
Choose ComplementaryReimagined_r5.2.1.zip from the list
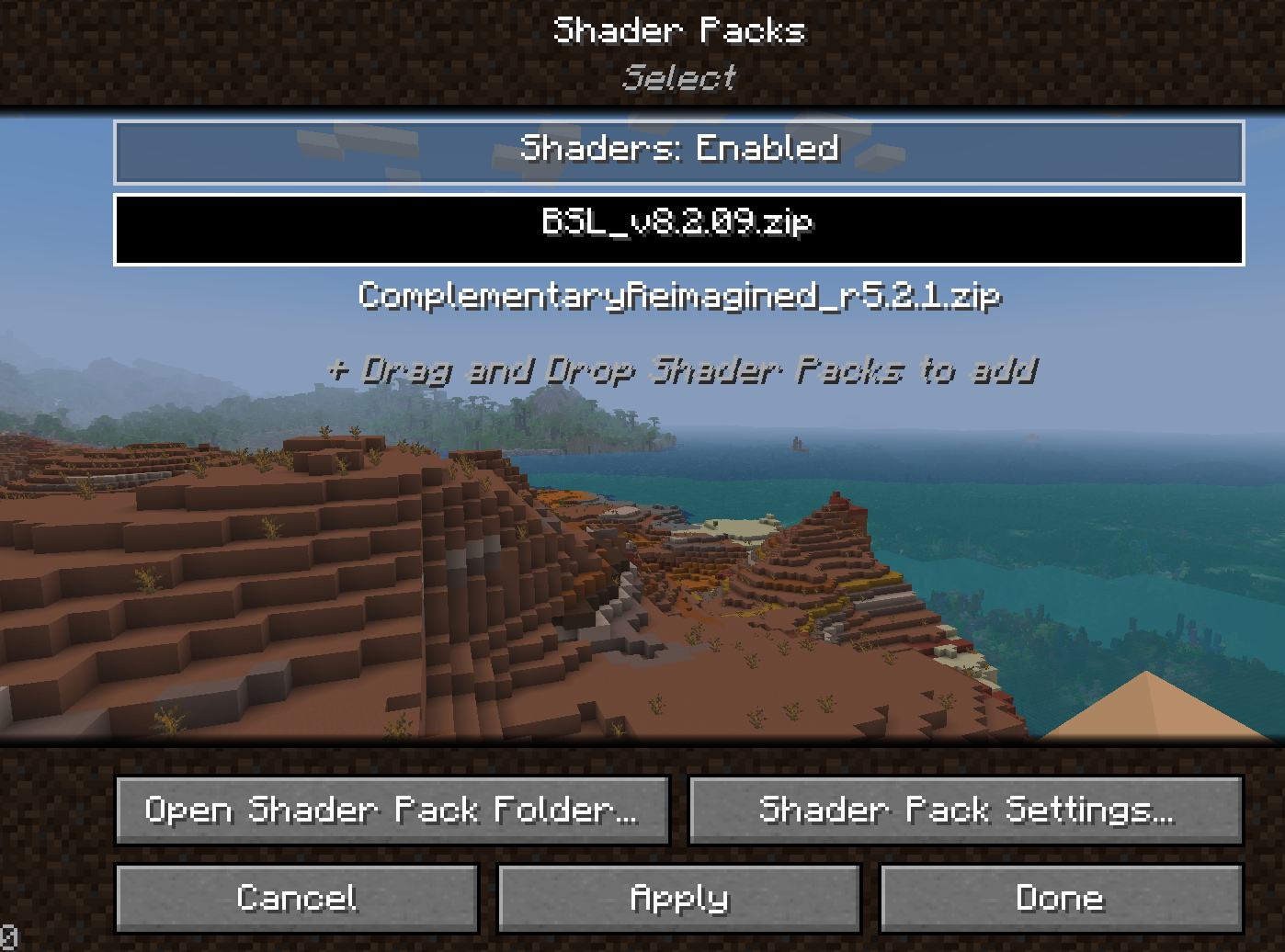[x=679, y=297]
